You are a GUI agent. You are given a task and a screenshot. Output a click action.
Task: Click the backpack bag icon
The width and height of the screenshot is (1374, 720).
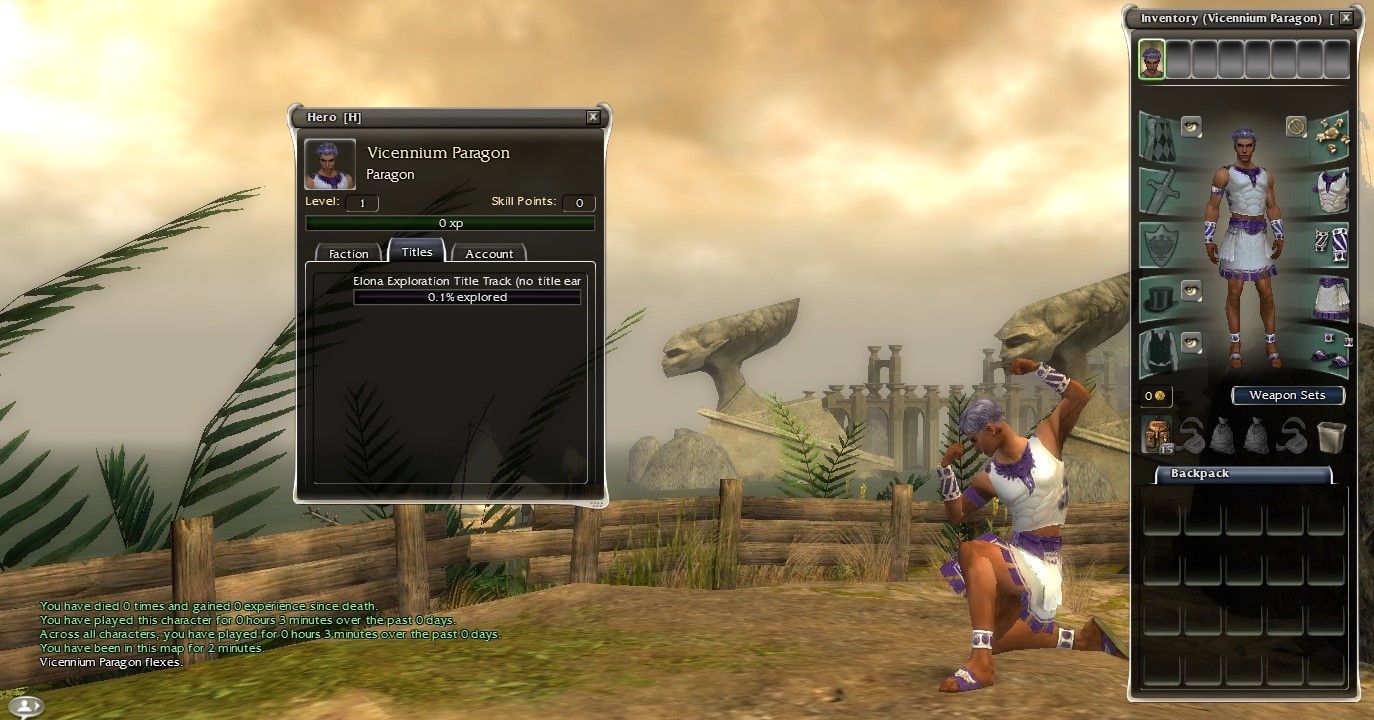tap(1158, 436)
